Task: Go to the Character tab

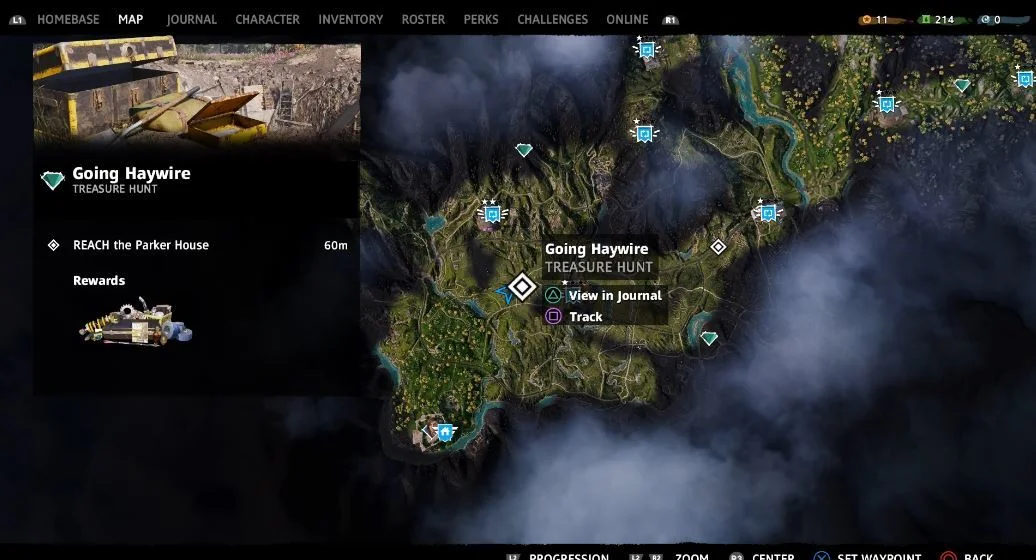Action: [x=267, y=19]
